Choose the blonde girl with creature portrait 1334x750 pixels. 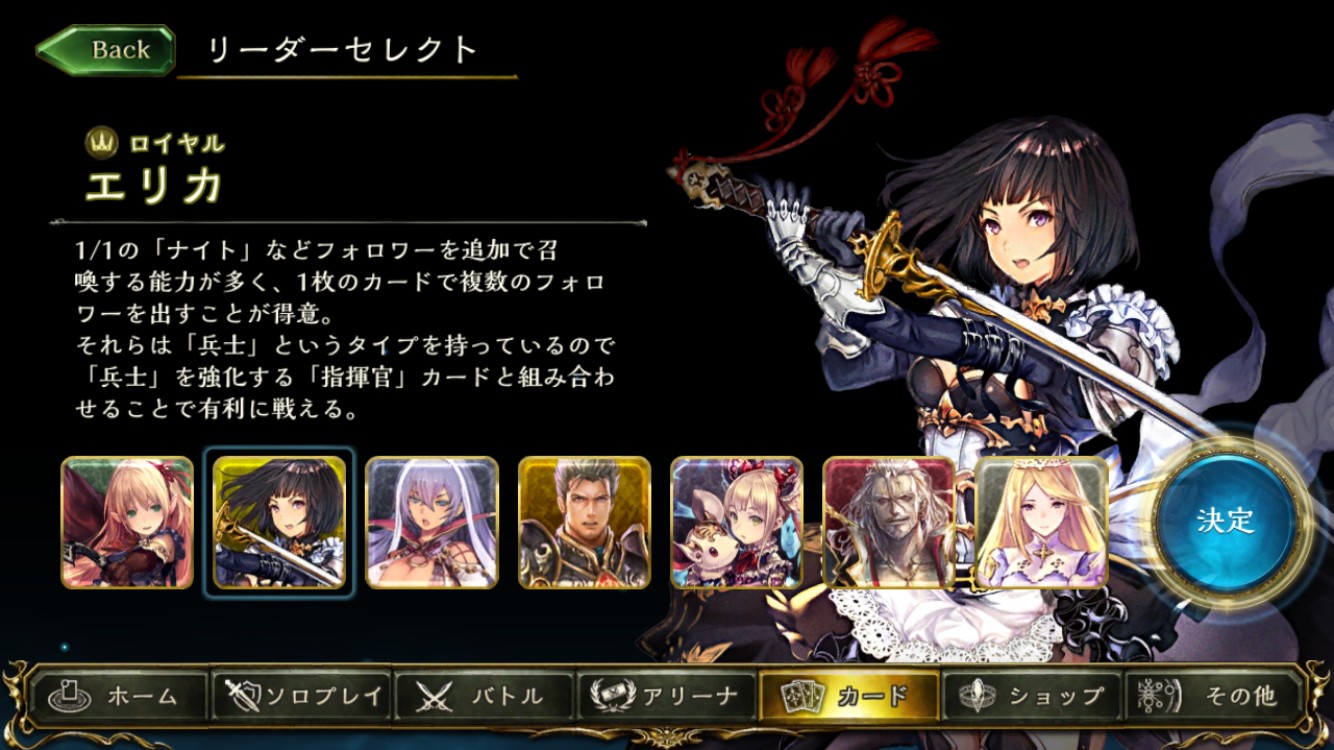[737, 522]
